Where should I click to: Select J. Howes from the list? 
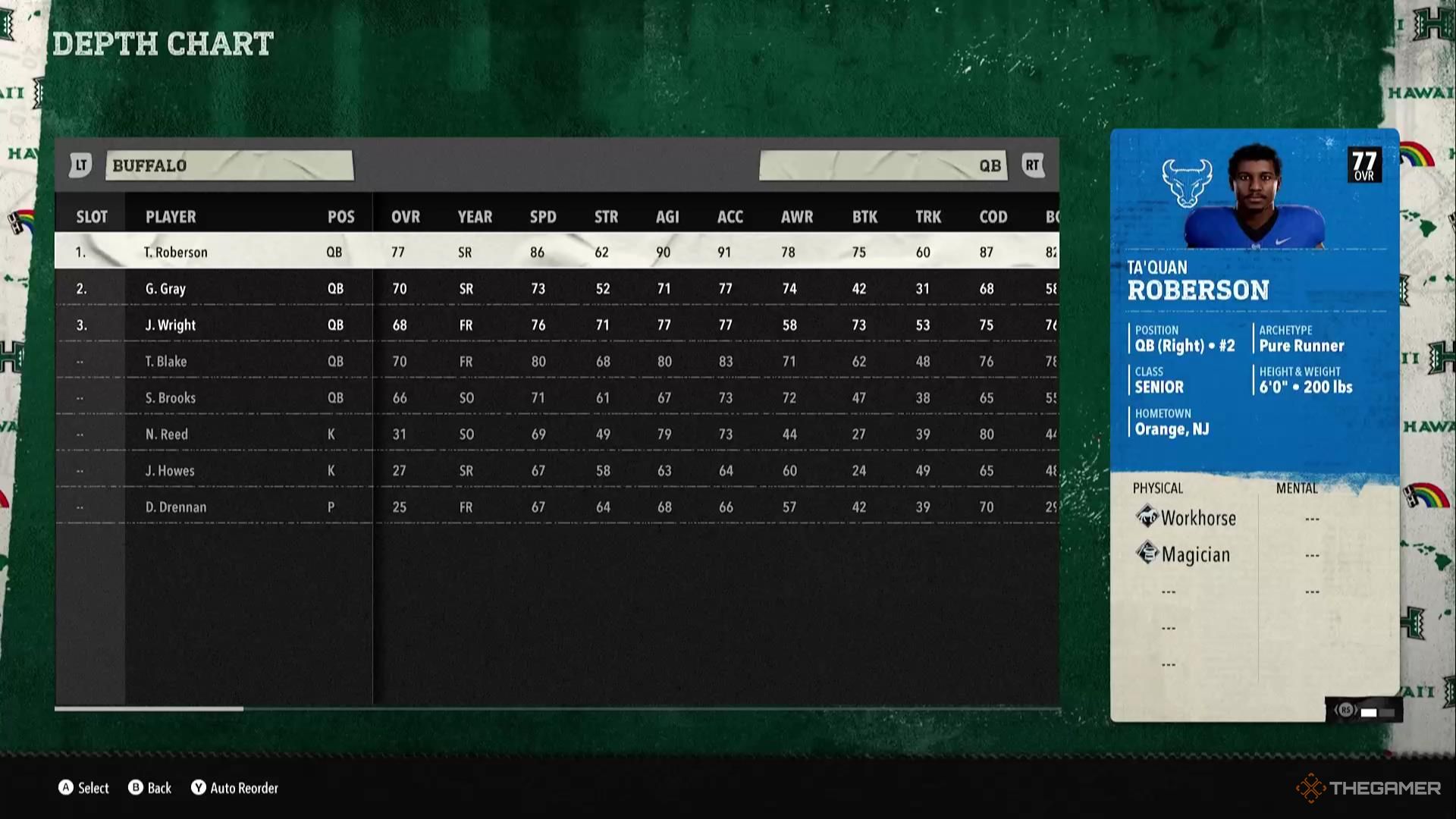tap(170, 470)
